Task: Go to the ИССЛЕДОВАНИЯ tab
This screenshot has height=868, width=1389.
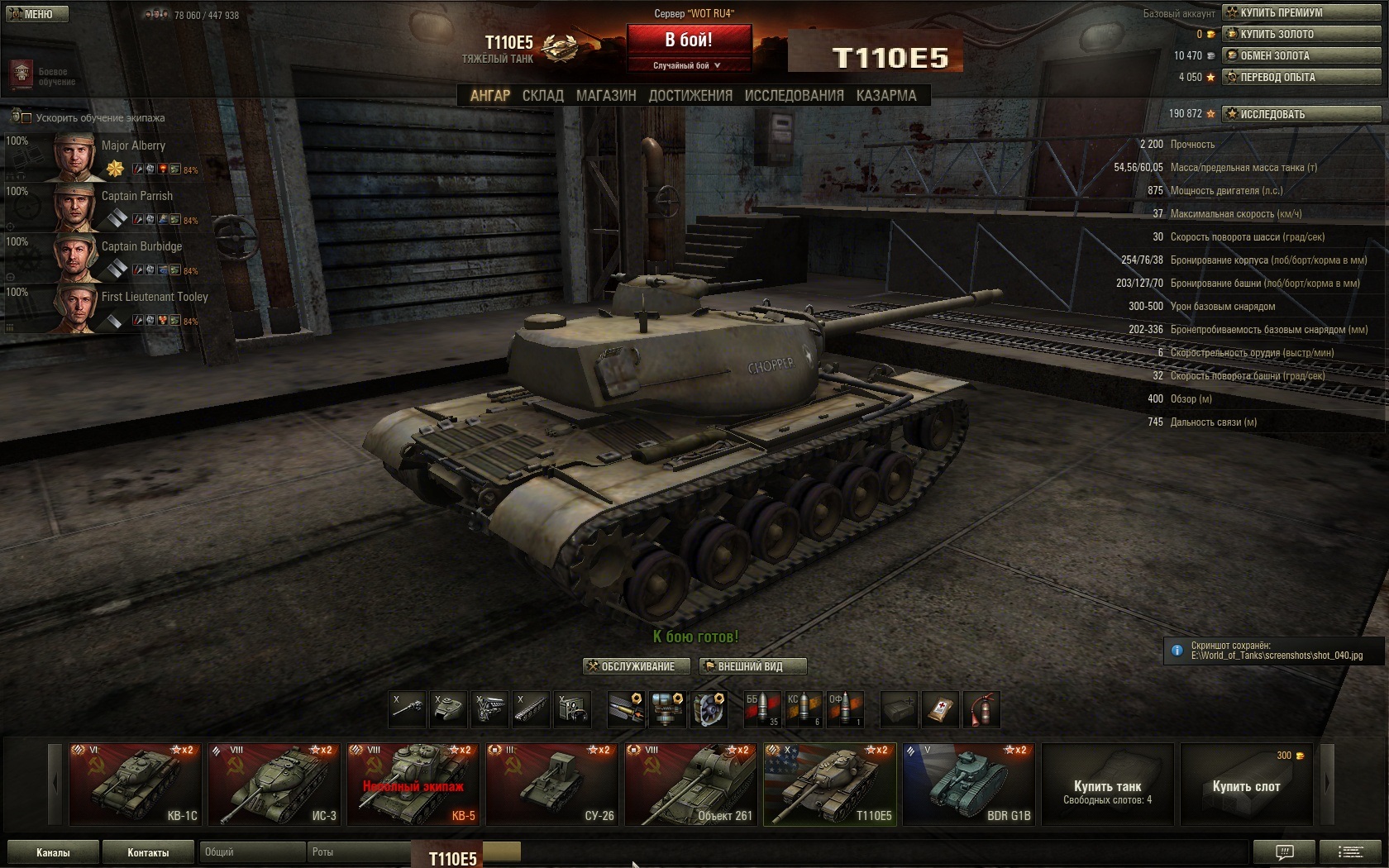Action: (x=794, y=96)
